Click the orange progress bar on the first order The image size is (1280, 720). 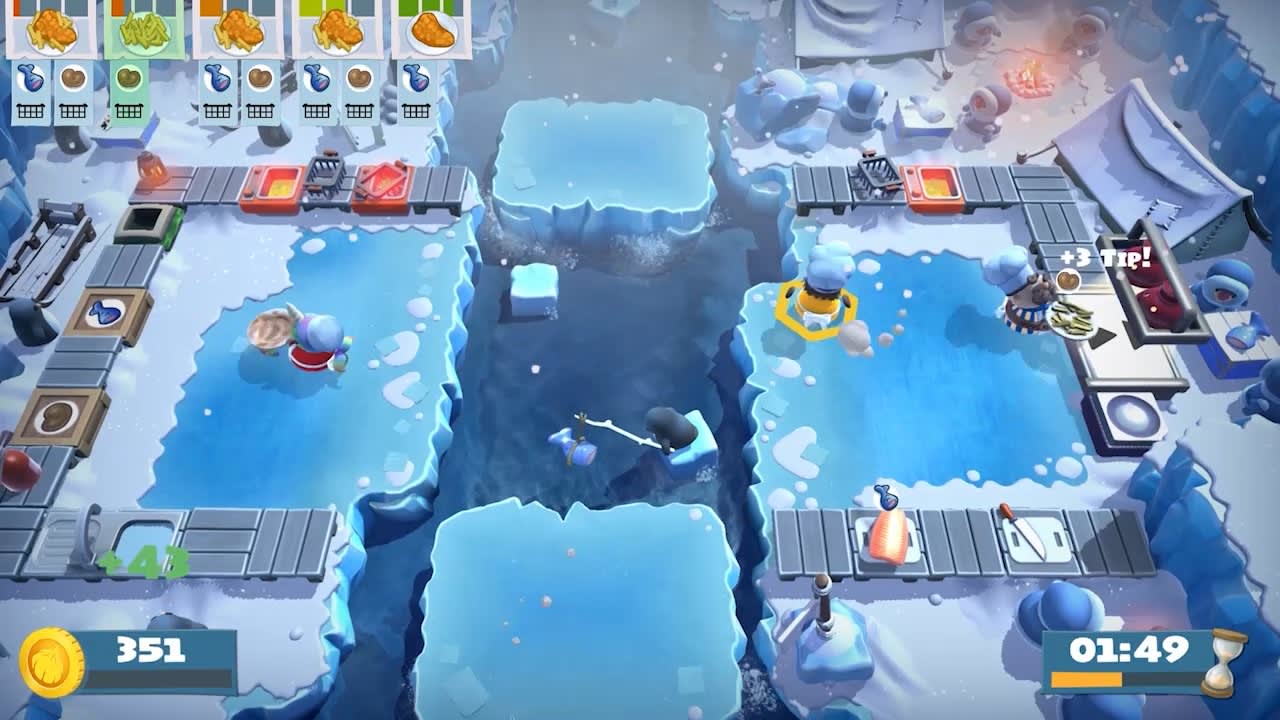click(x=17, y=6)
